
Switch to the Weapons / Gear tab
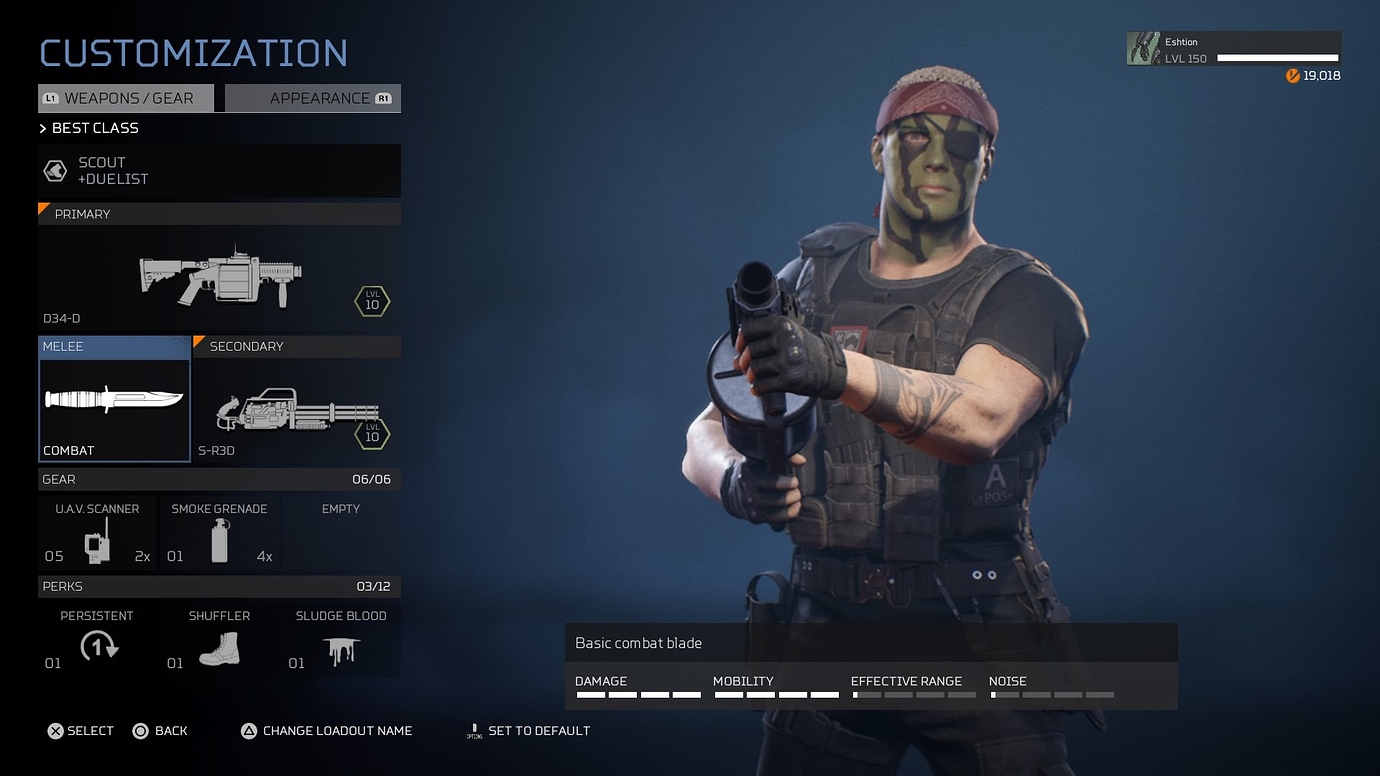[127, 98]
